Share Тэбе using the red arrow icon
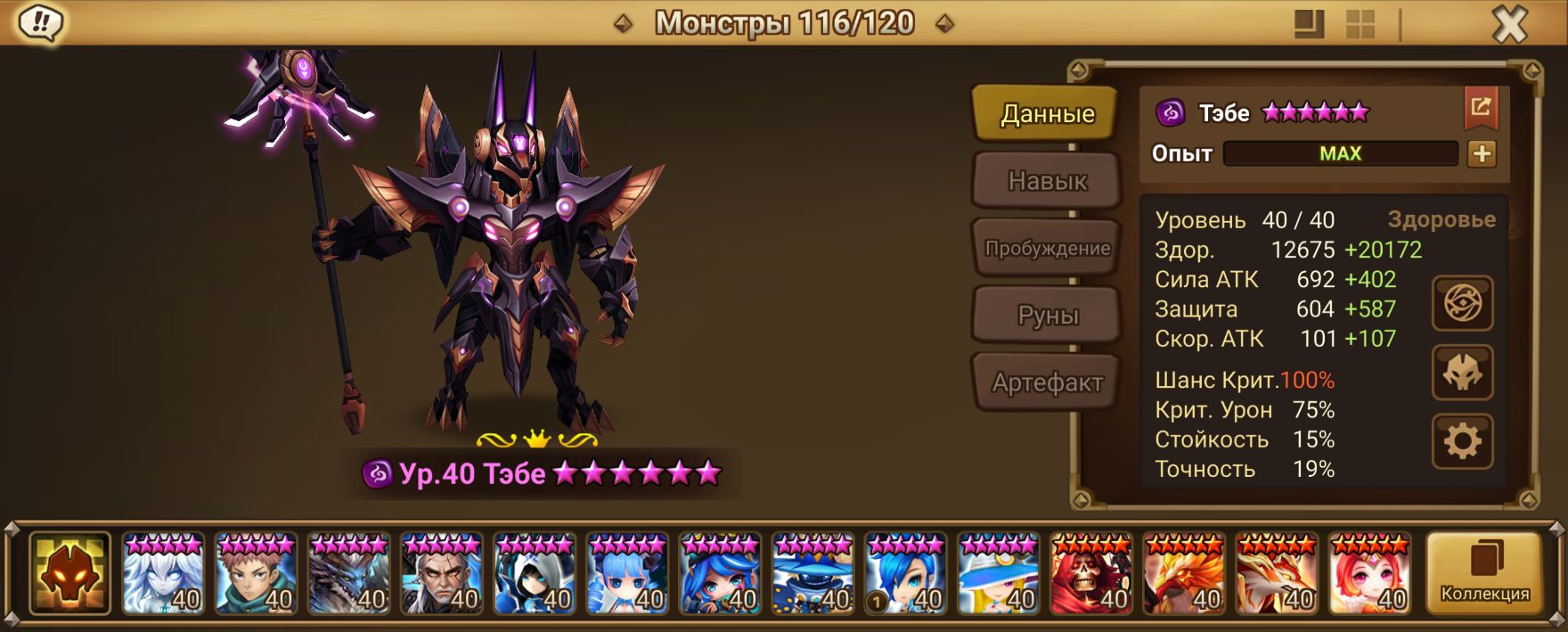Viewport: 1568px width, 632px height. (x=1481, y=108)
